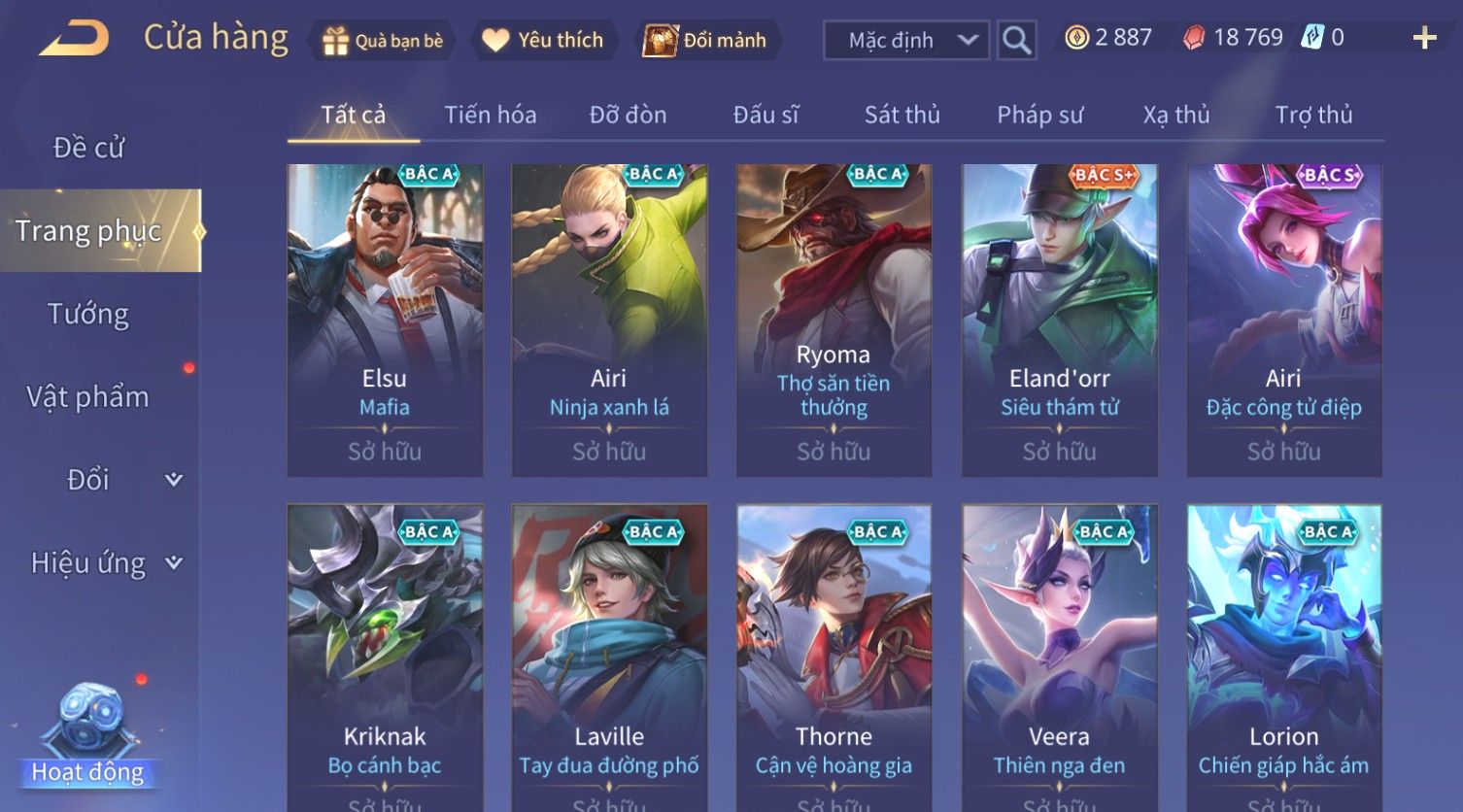This screenshot has width=1463, height=812.
Task: Open the Tướng heroes section
Action: tap(88, 314)
